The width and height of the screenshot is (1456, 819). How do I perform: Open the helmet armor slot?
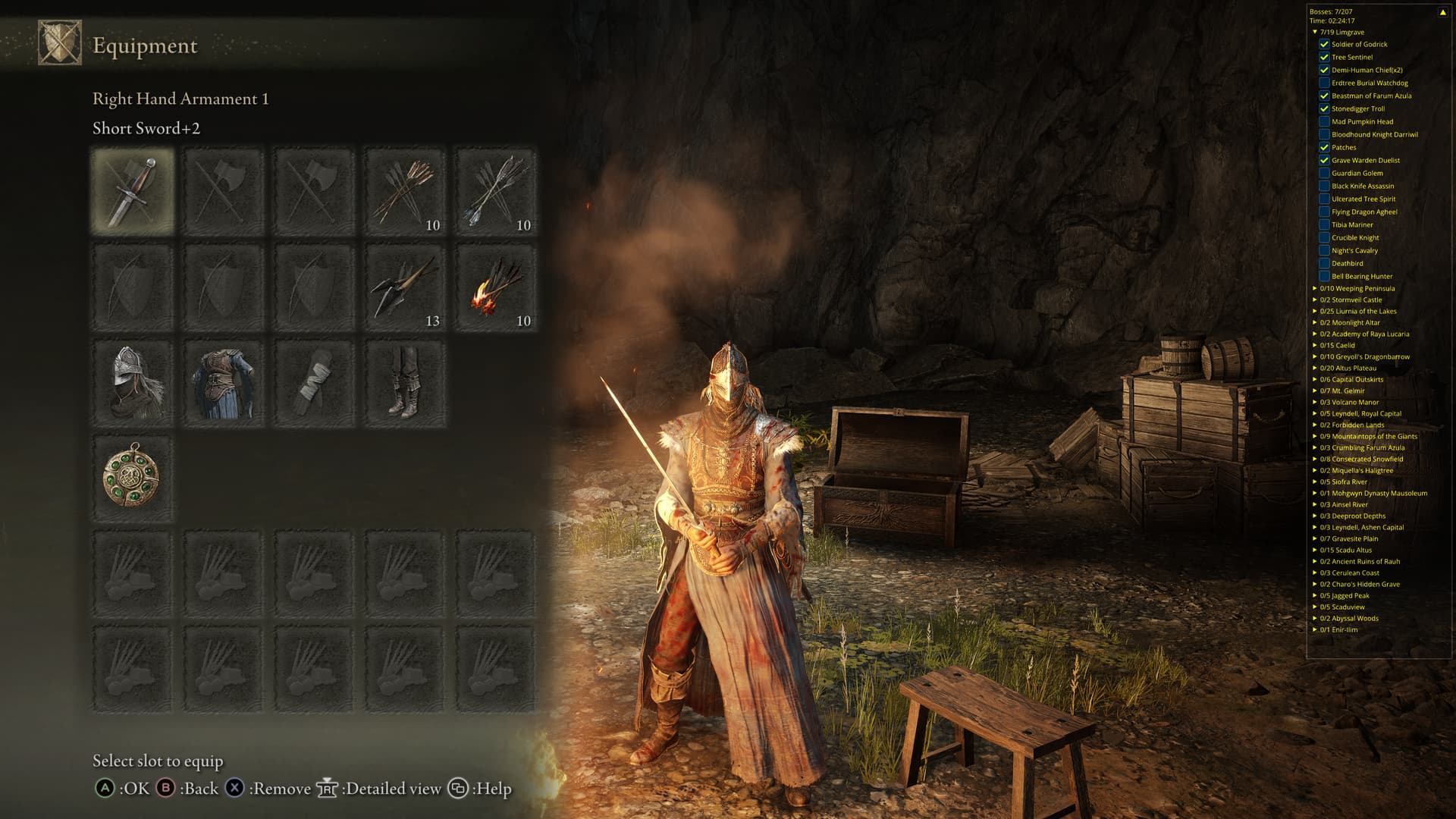tap(133, 382)
